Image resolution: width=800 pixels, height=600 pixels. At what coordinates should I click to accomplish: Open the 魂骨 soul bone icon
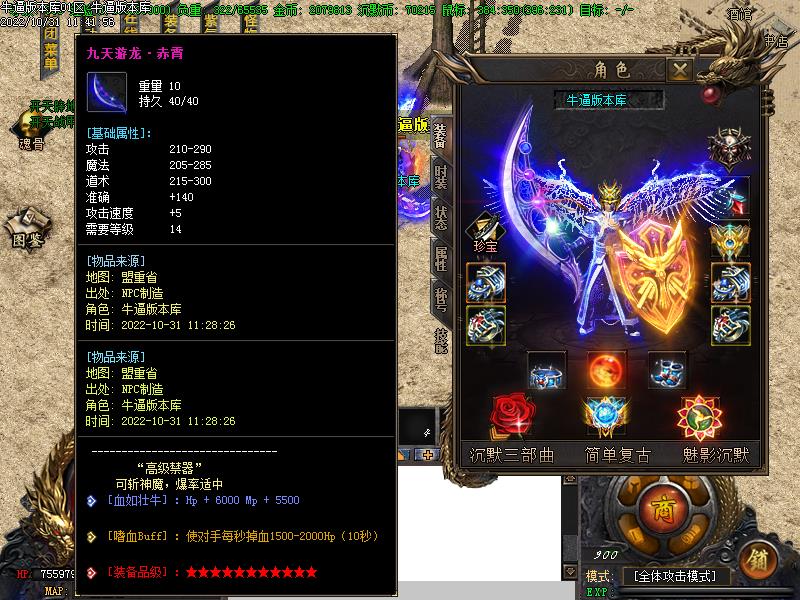coord(30,131)
